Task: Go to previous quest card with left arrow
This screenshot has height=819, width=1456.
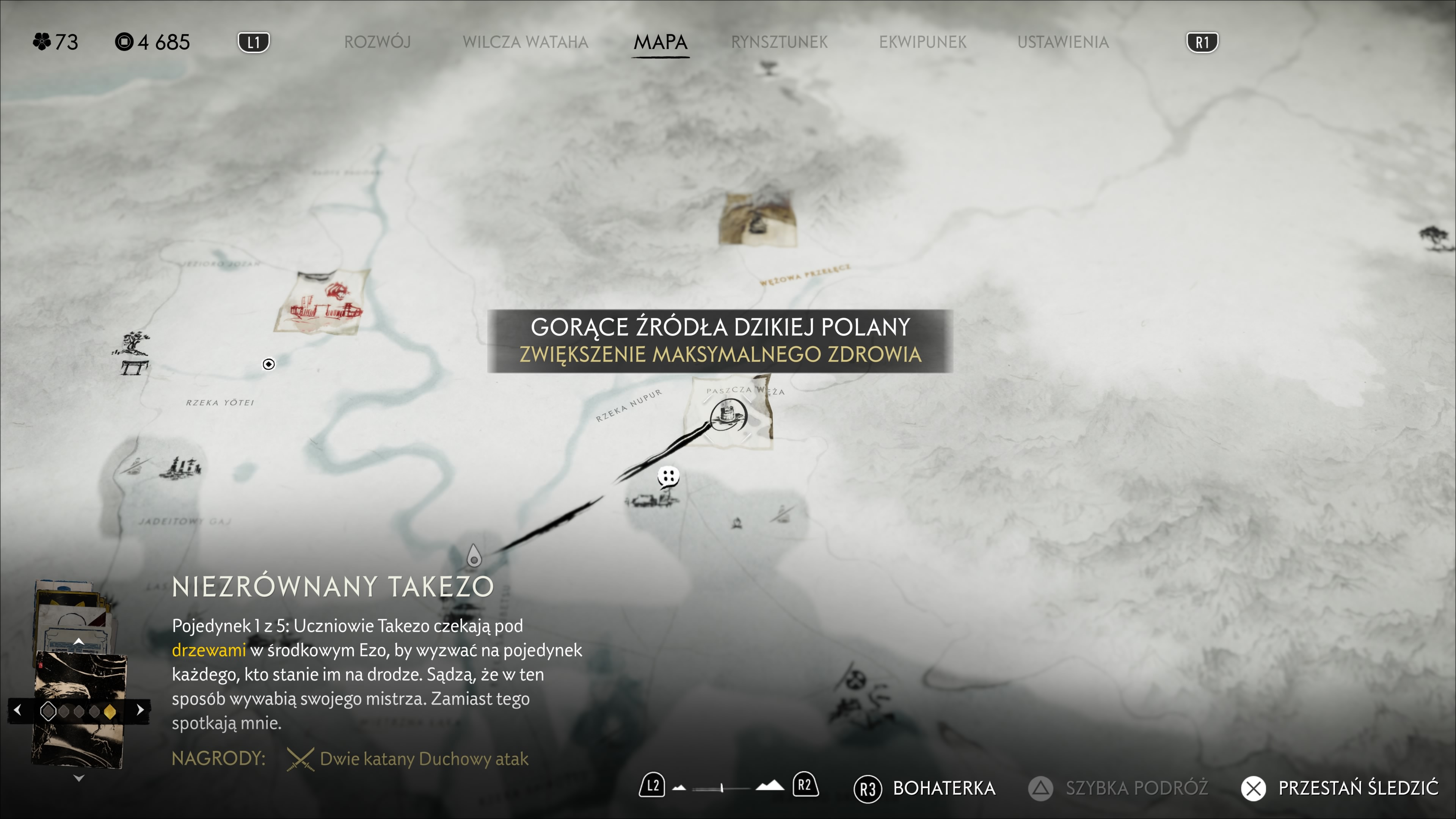Action: 18,710
